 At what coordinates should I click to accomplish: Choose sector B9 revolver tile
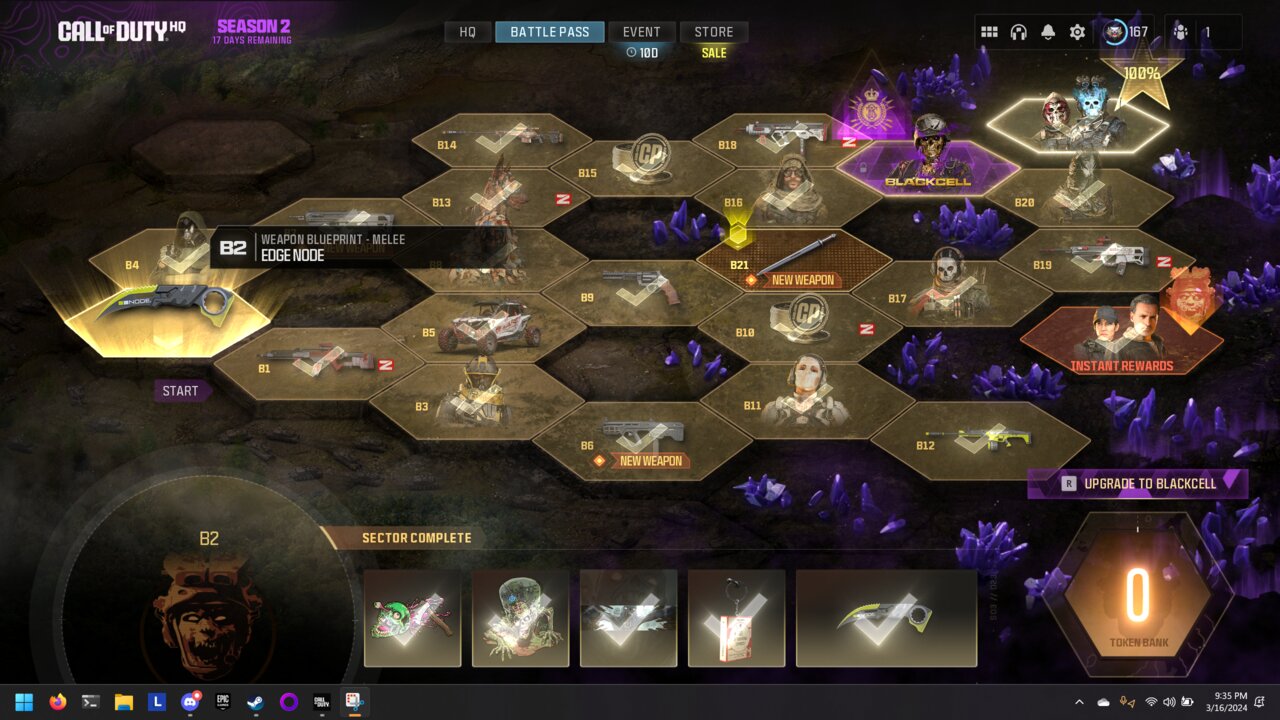(641, 293)
